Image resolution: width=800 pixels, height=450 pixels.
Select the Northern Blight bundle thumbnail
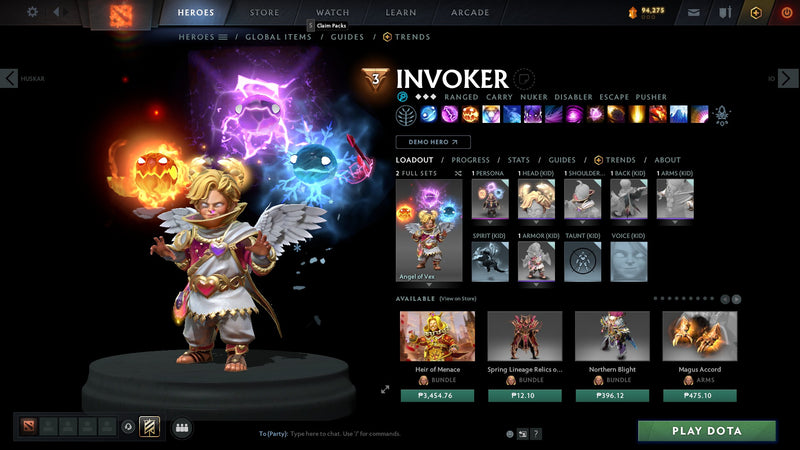coord(612,336)
